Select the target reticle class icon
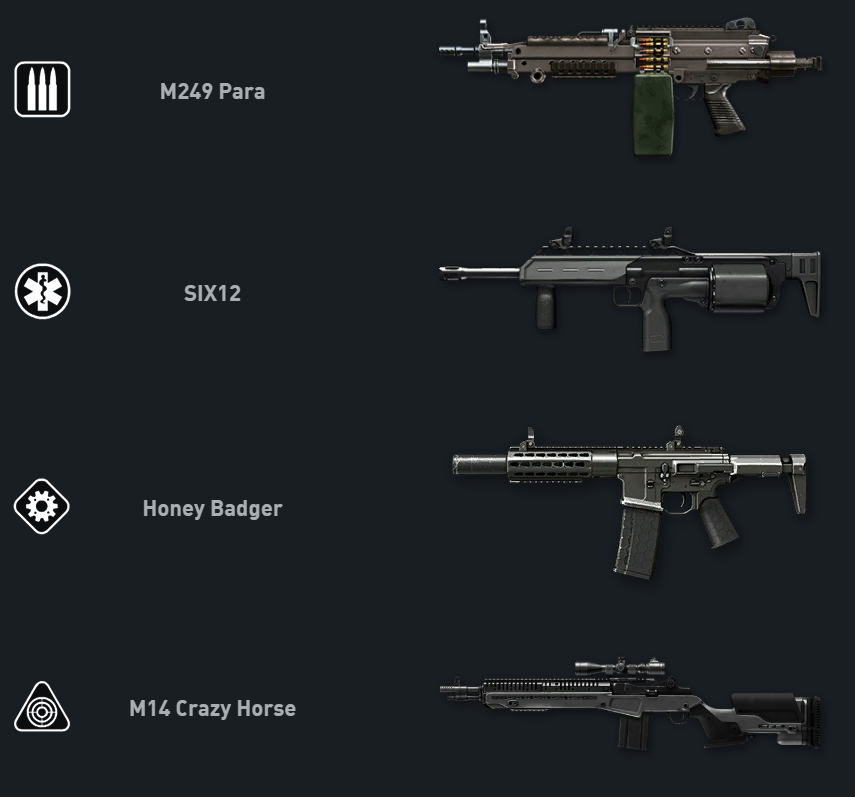This screenshot has height=797, width=855. [42, 708]
